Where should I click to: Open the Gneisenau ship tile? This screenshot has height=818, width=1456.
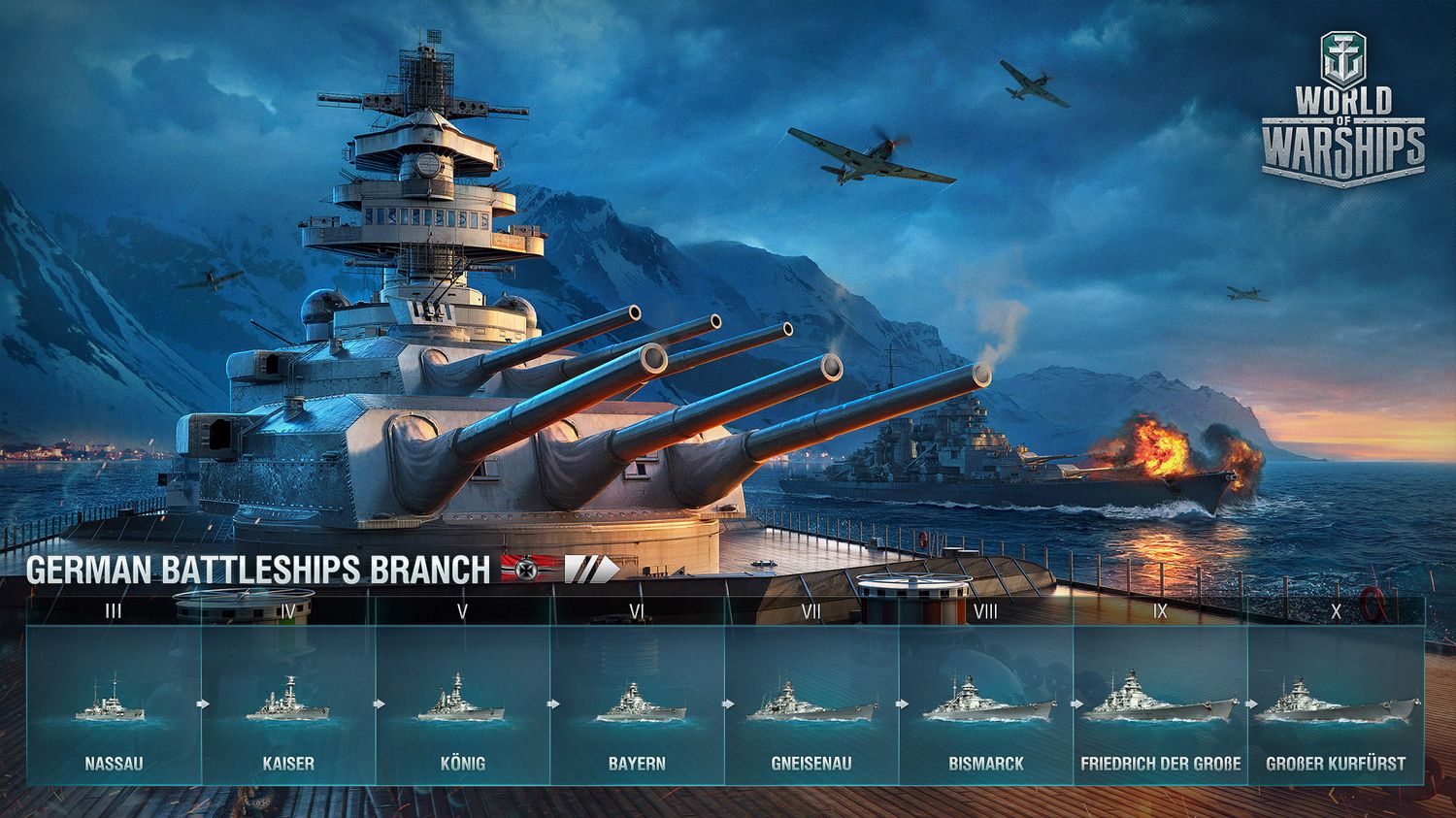811,705
